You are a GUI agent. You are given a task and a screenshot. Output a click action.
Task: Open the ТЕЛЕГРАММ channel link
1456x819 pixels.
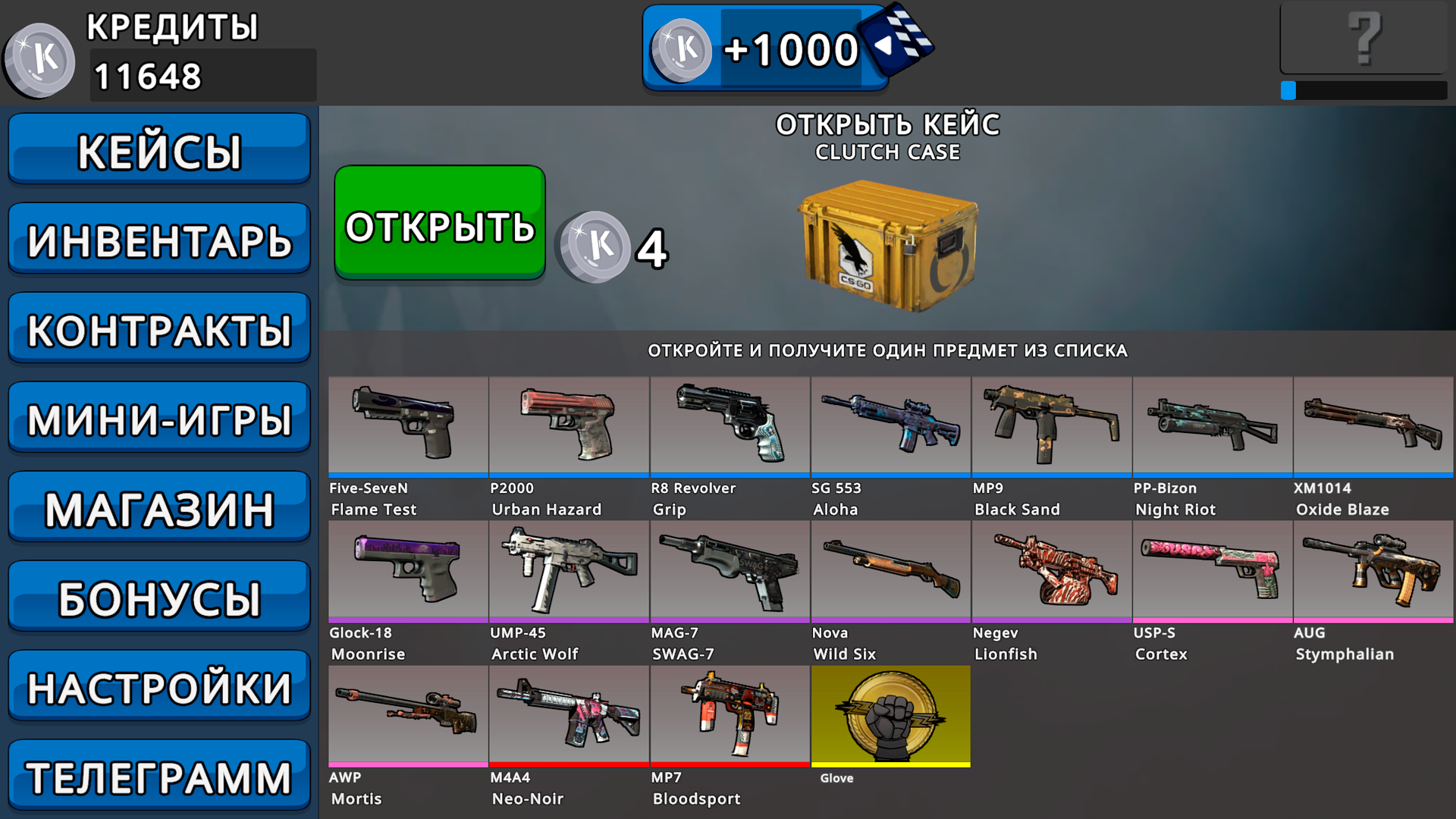pos(159,775)
